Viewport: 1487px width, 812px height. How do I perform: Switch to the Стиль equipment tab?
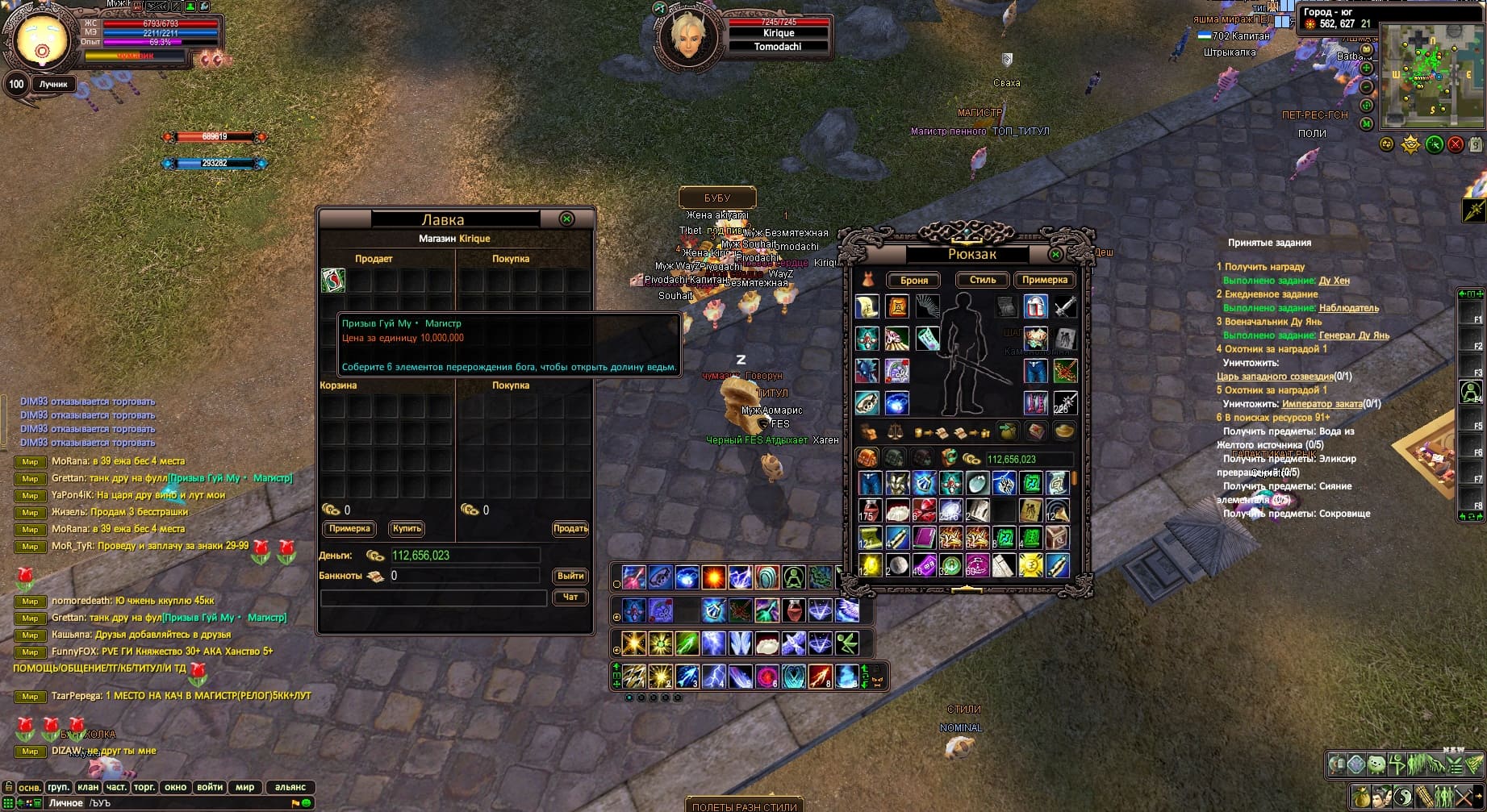(983, 280)
